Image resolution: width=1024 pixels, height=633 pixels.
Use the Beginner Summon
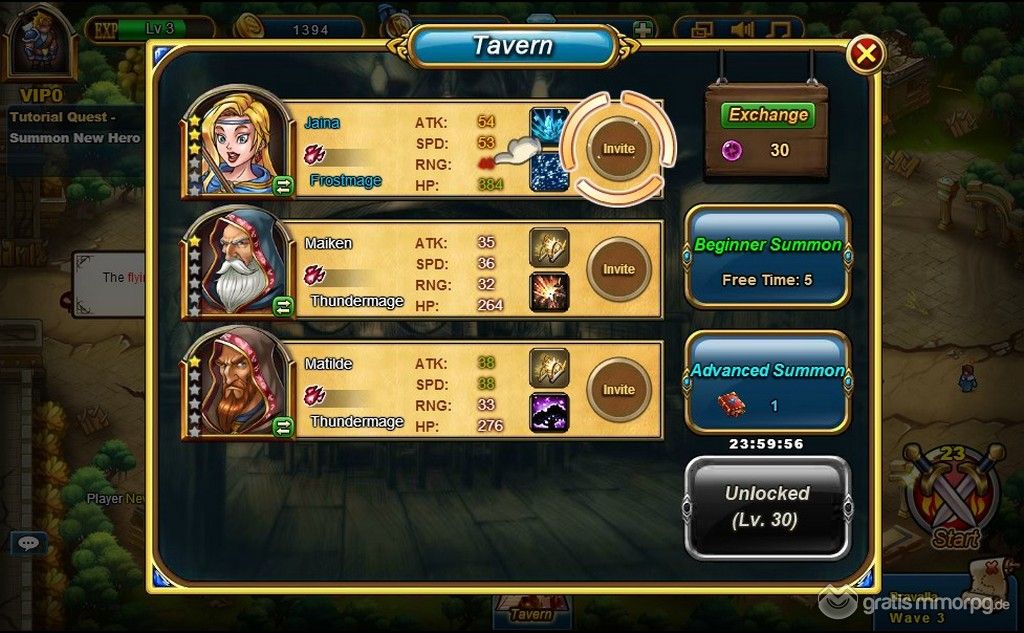coord(767,257)
